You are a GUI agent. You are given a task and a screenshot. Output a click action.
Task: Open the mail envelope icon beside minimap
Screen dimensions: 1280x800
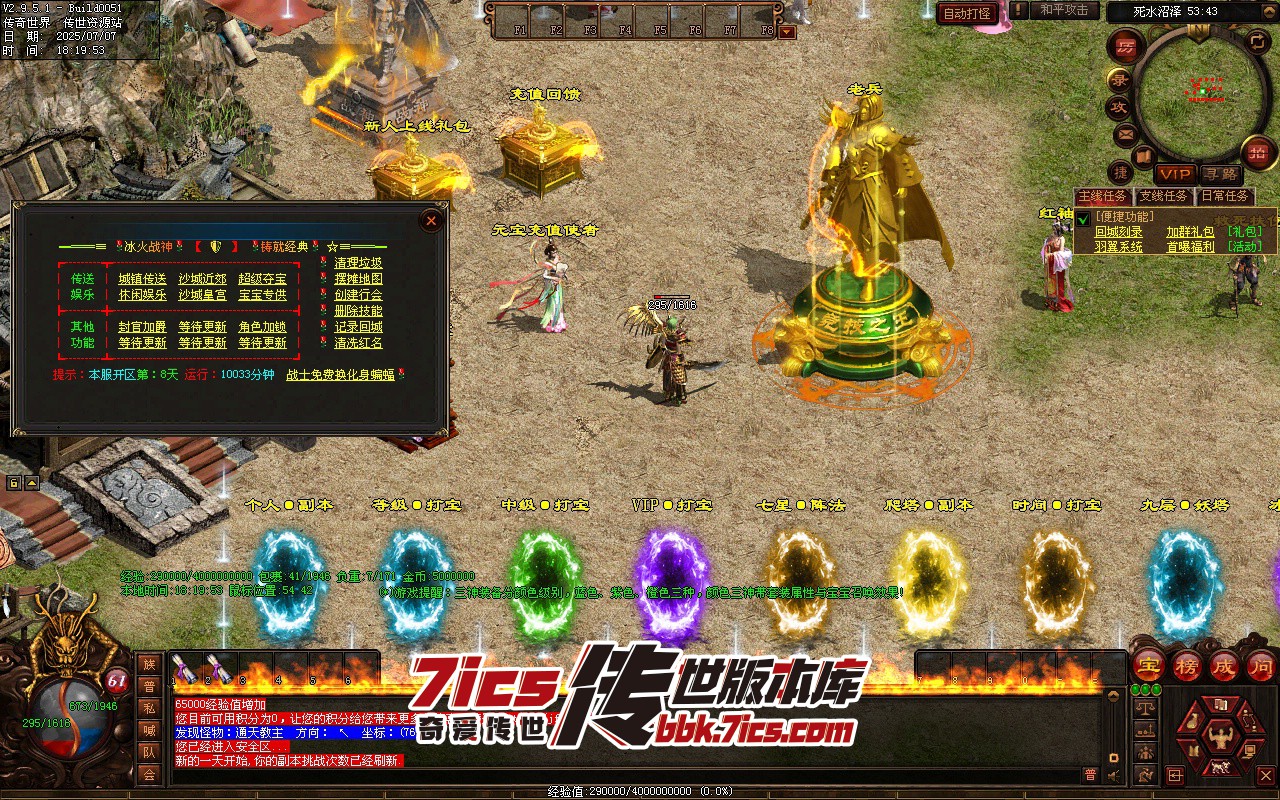coord(1125,134)
